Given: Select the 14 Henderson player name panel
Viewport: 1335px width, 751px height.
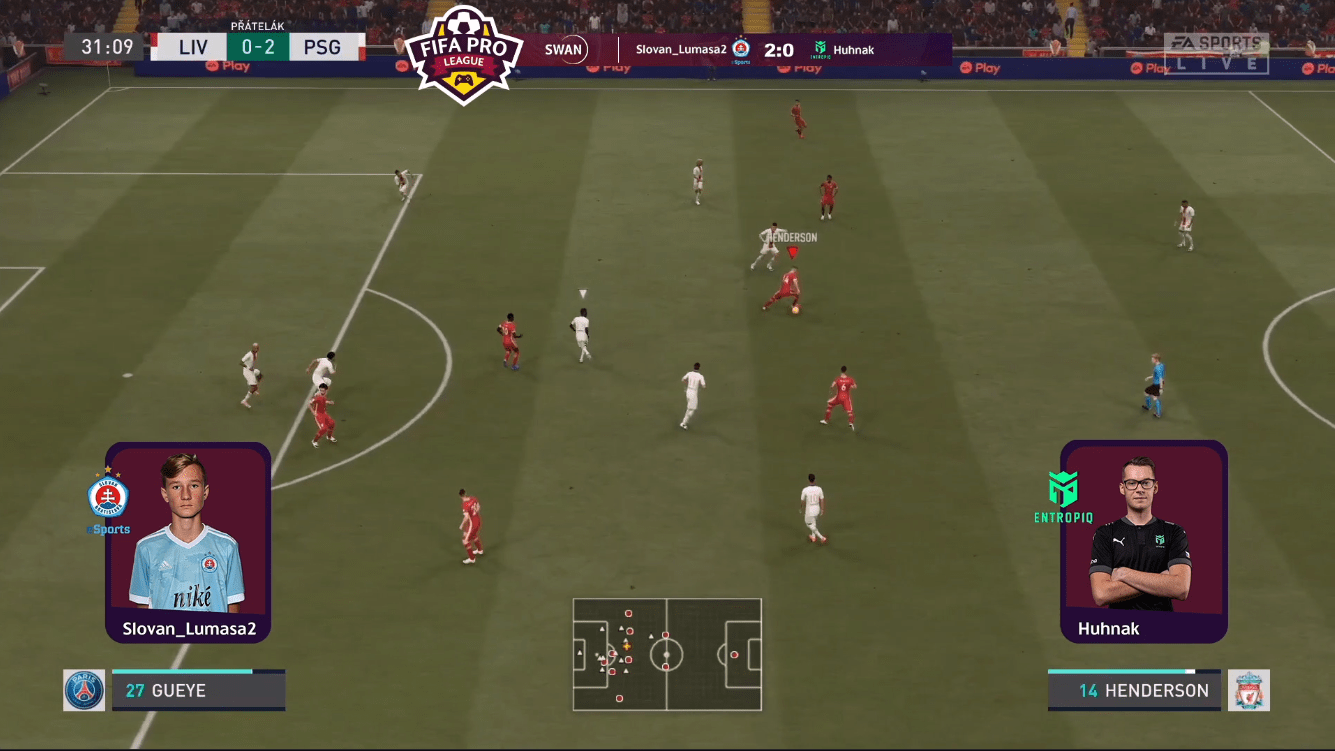Looking at the screenshot, I should tap(1134, 690).
